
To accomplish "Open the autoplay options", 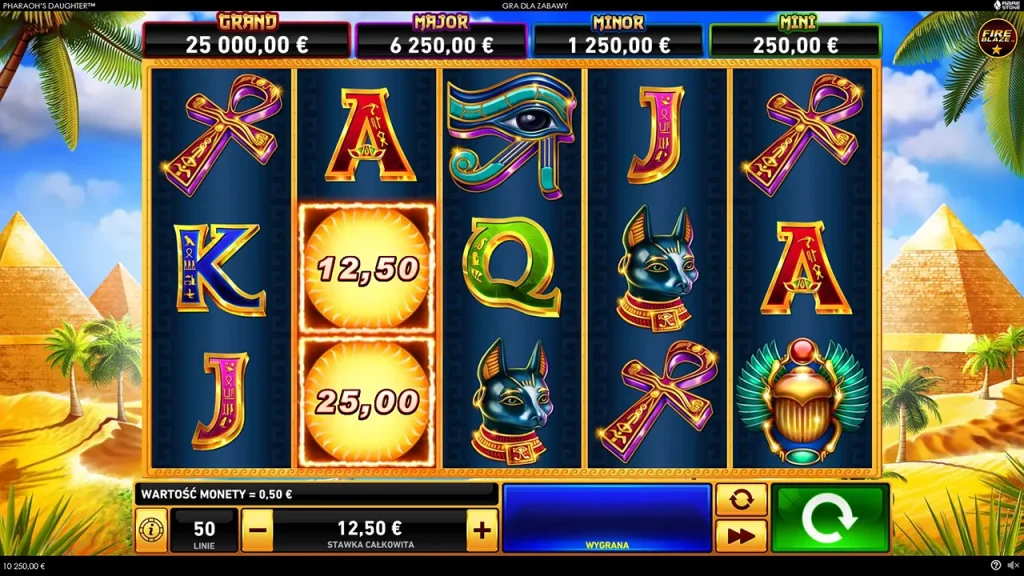I will pyautogui.click(x=741, y=500).
